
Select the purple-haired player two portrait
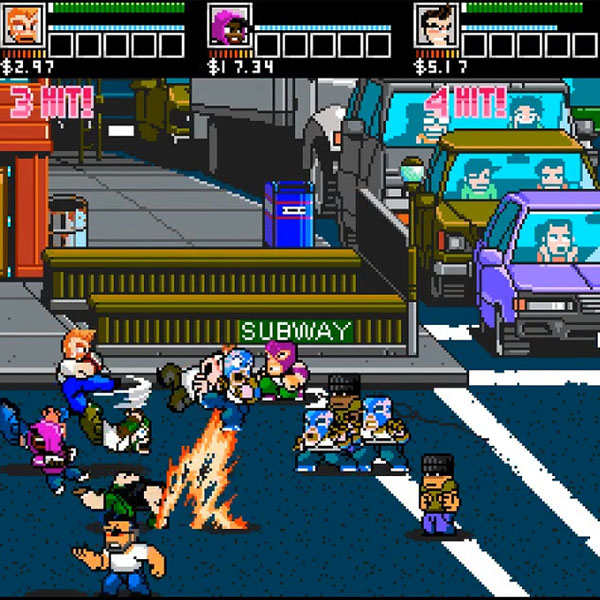229,26
